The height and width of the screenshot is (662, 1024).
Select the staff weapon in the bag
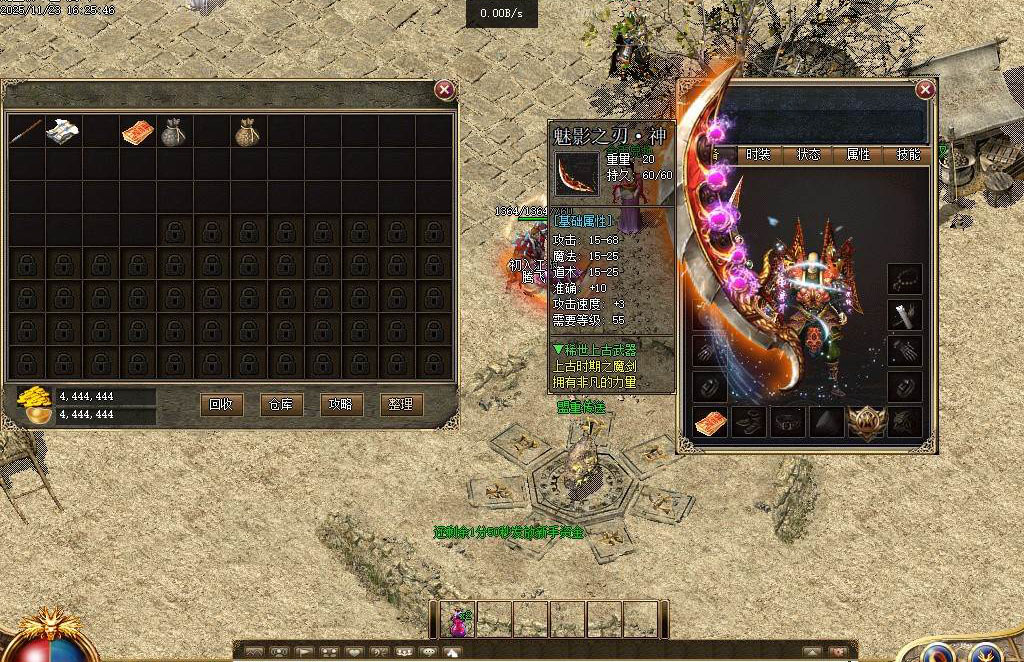(27, 132)
